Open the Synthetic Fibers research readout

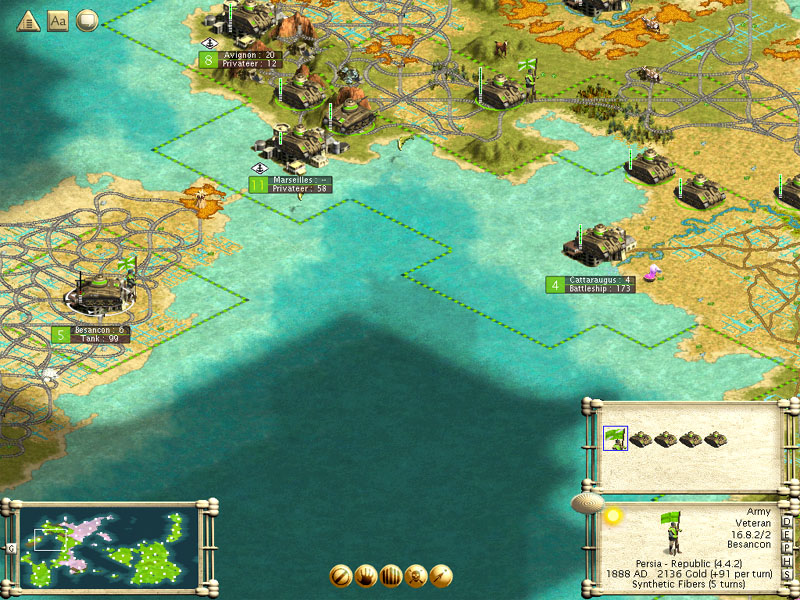(x=688, y=585)
